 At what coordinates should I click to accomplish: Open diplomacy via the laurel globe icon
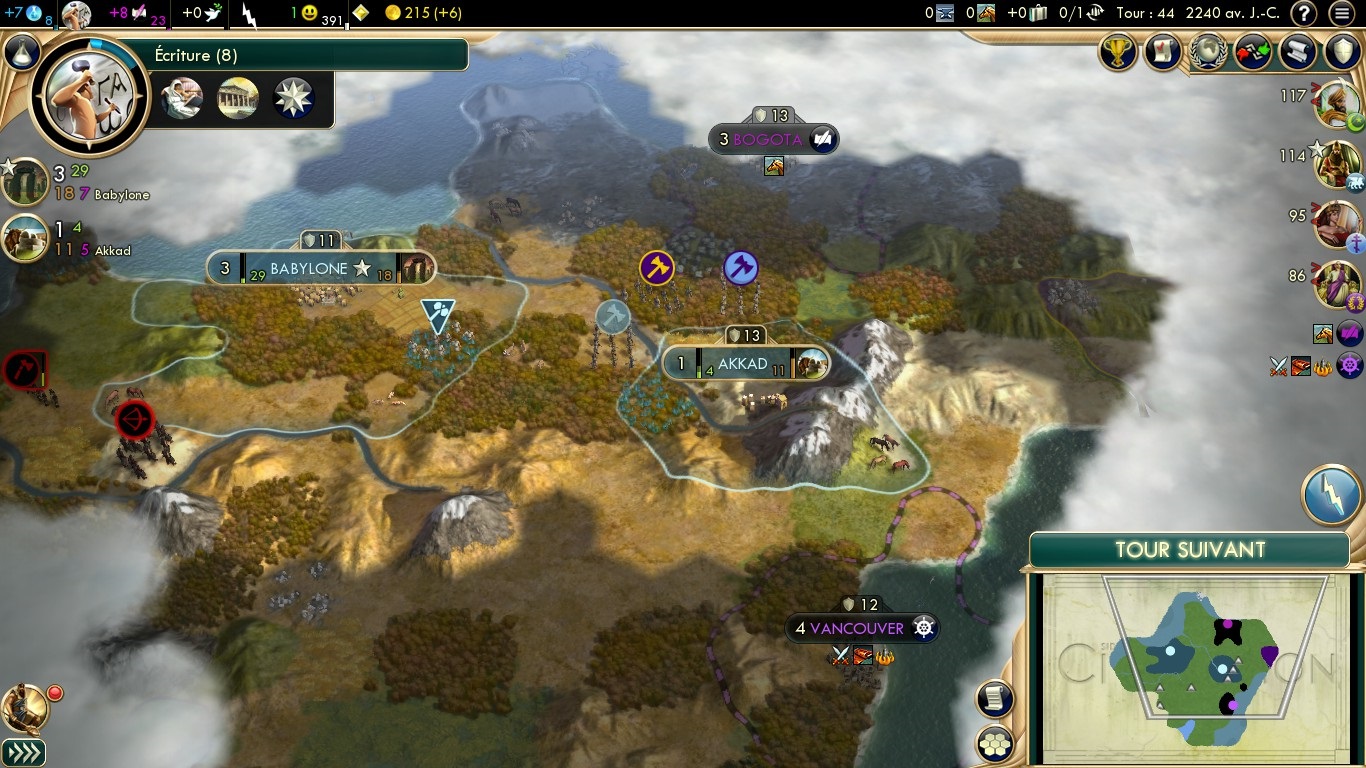click(1208, 52)
